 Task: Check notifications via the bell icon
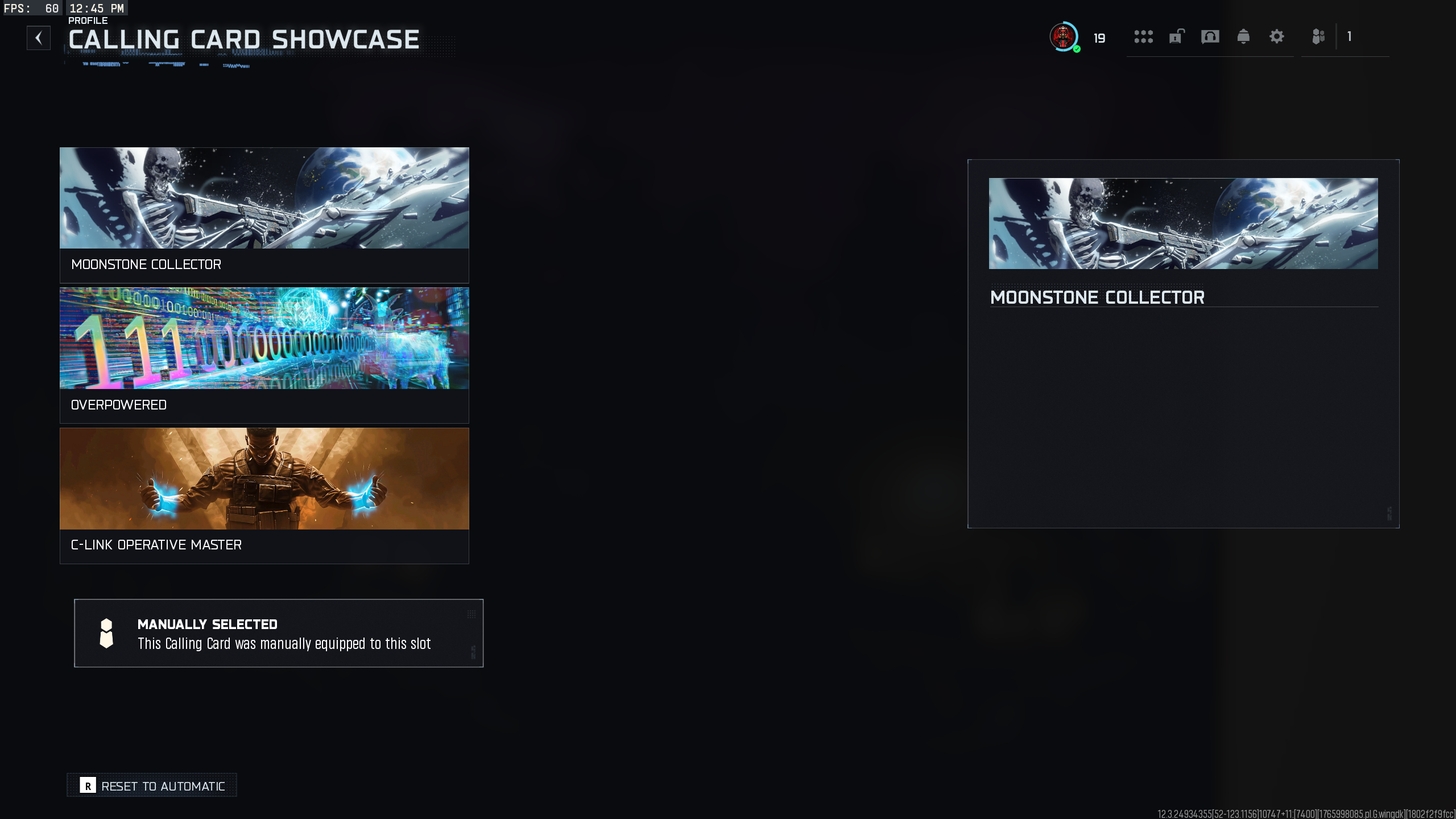tap(1243, 37)
